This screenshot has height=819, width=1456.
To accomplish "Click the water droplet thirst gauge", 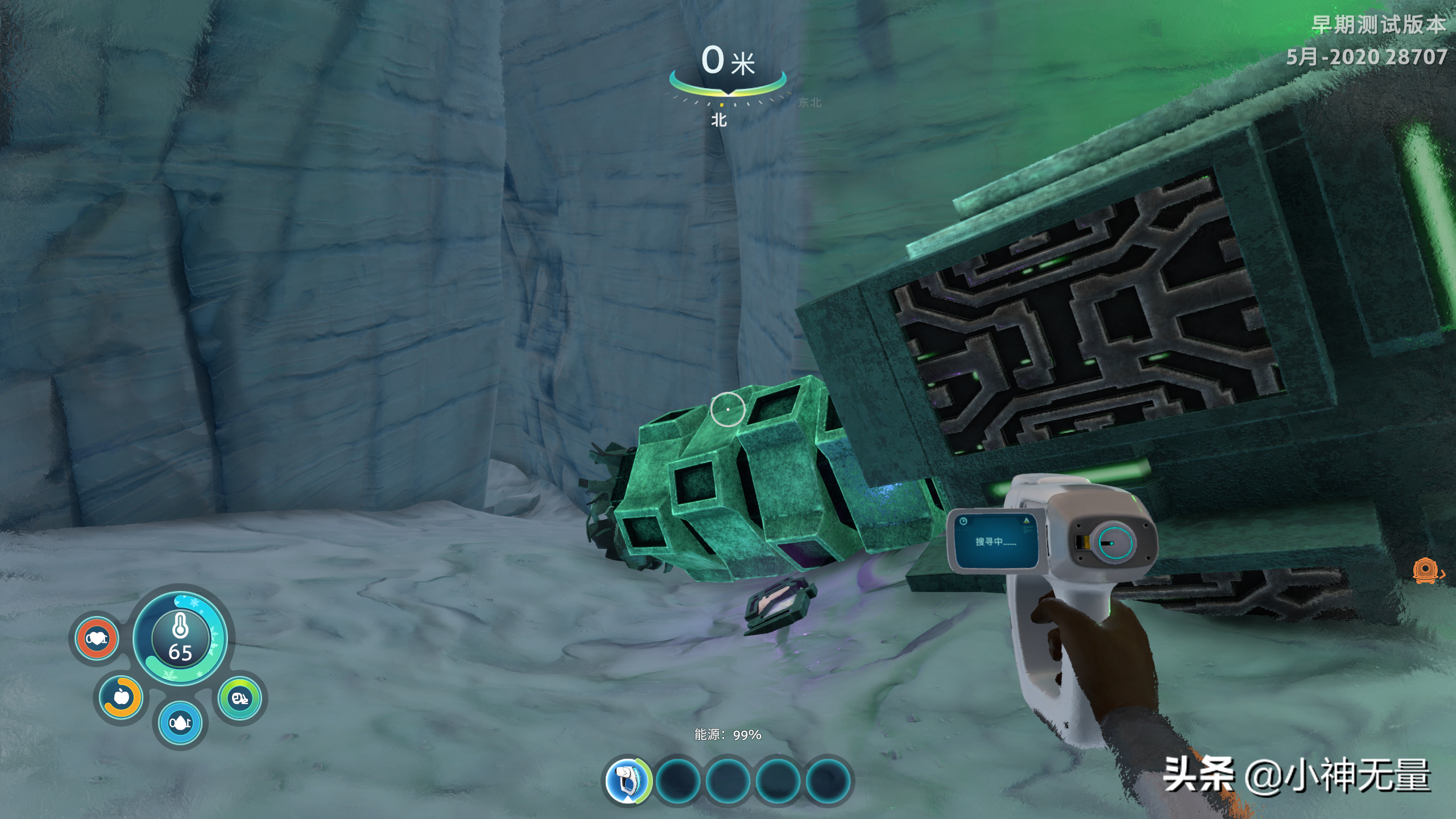I will click(x=180, y=723).
